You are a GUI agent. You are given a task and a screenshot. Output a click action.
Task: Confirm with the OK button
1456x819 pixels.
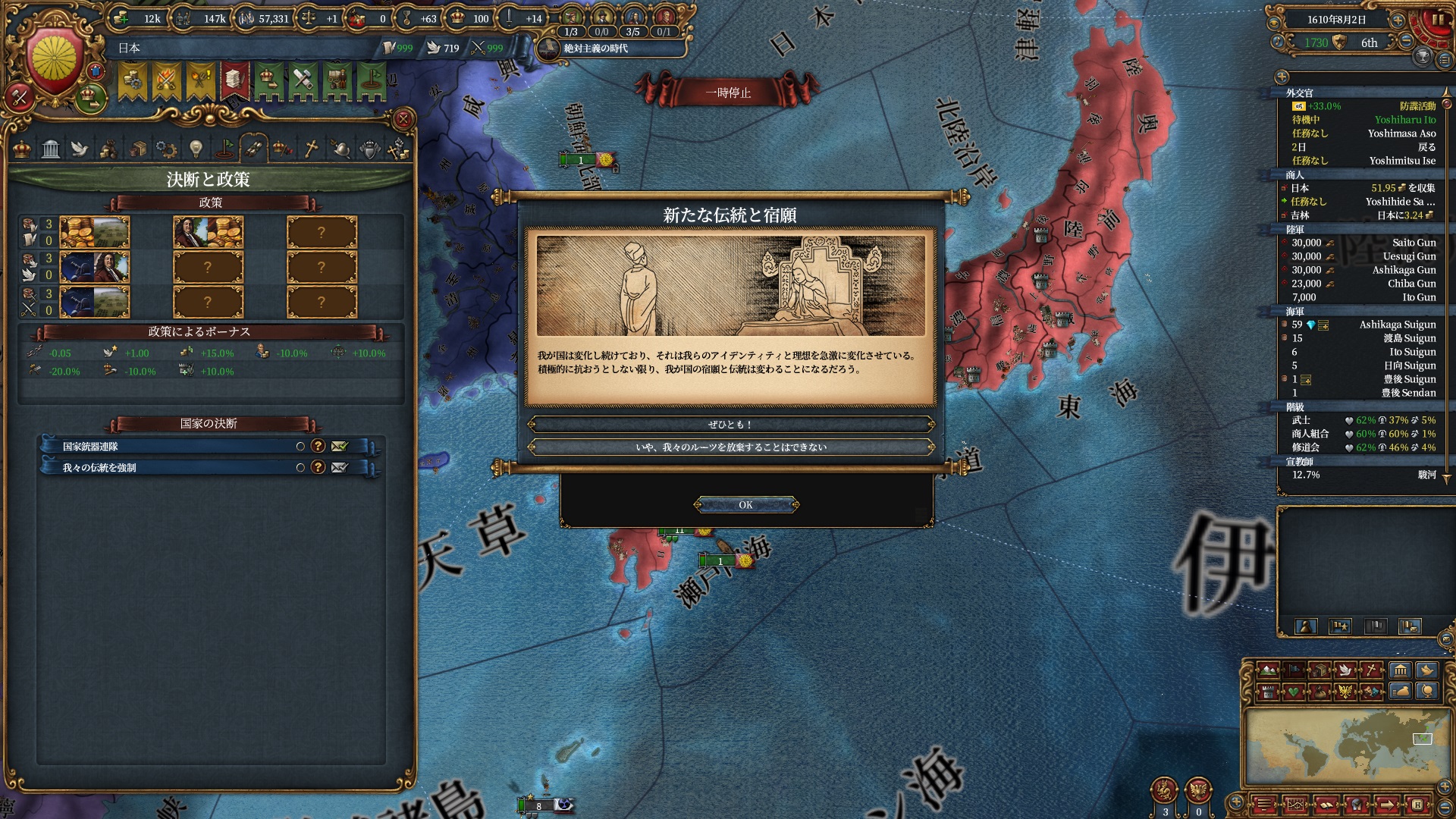click(745, 505)
